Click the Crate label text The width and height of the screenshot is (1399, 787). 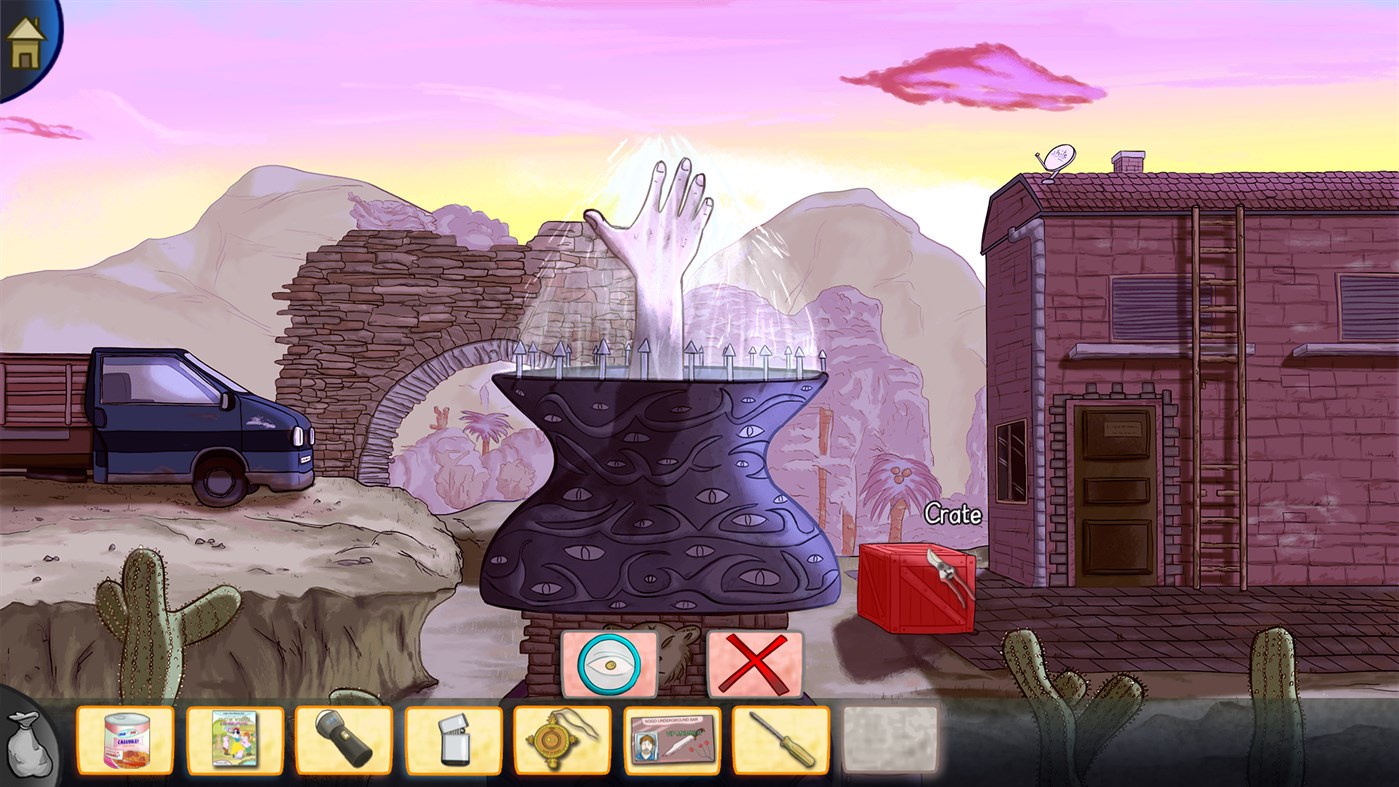952,514
